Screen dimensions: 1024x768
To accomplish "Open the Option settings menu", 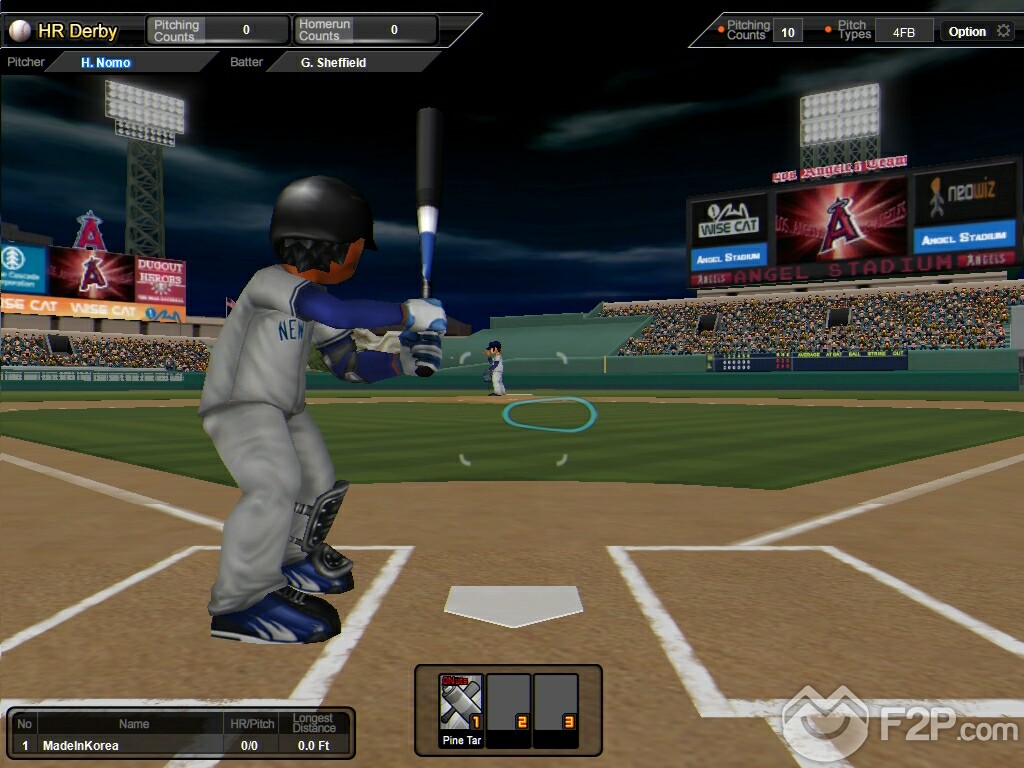I will pos(978,31).
